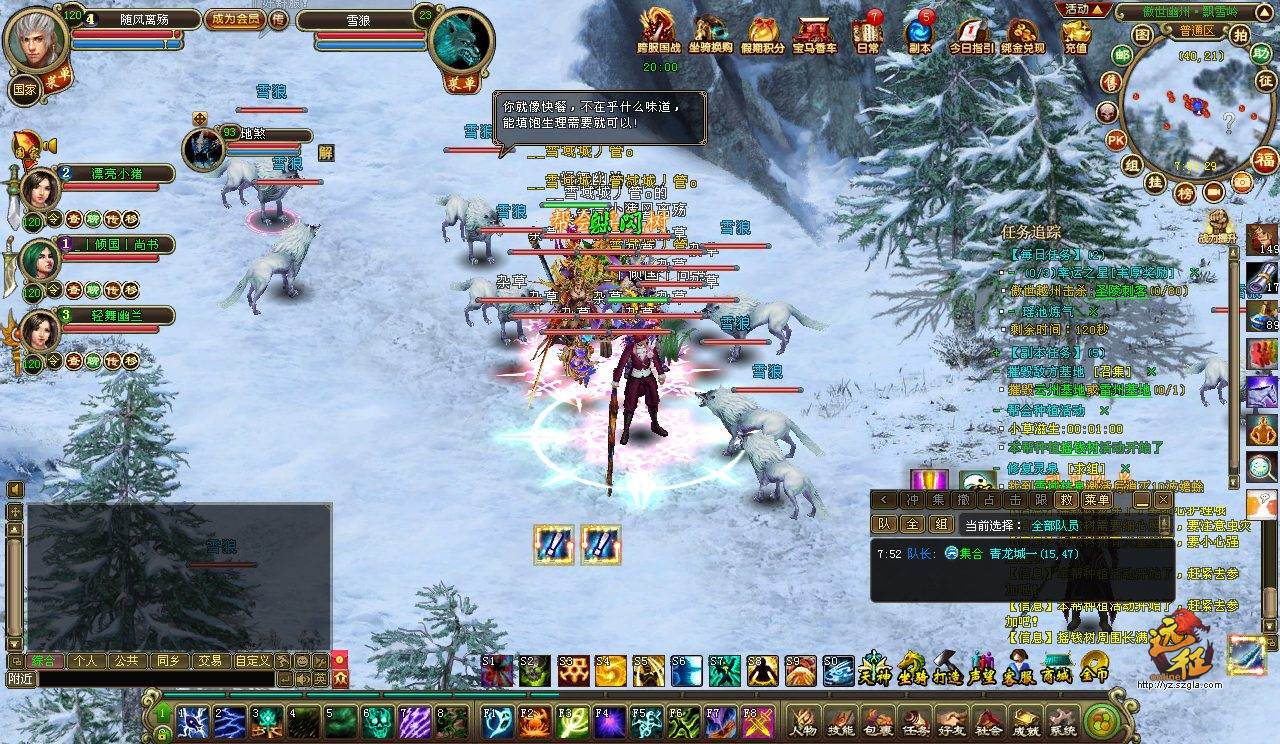Viewport: 1280px width, 744px height.
Task: Open the 跨服国战 cross-server war icon
Action: click(x=657, y=33)
